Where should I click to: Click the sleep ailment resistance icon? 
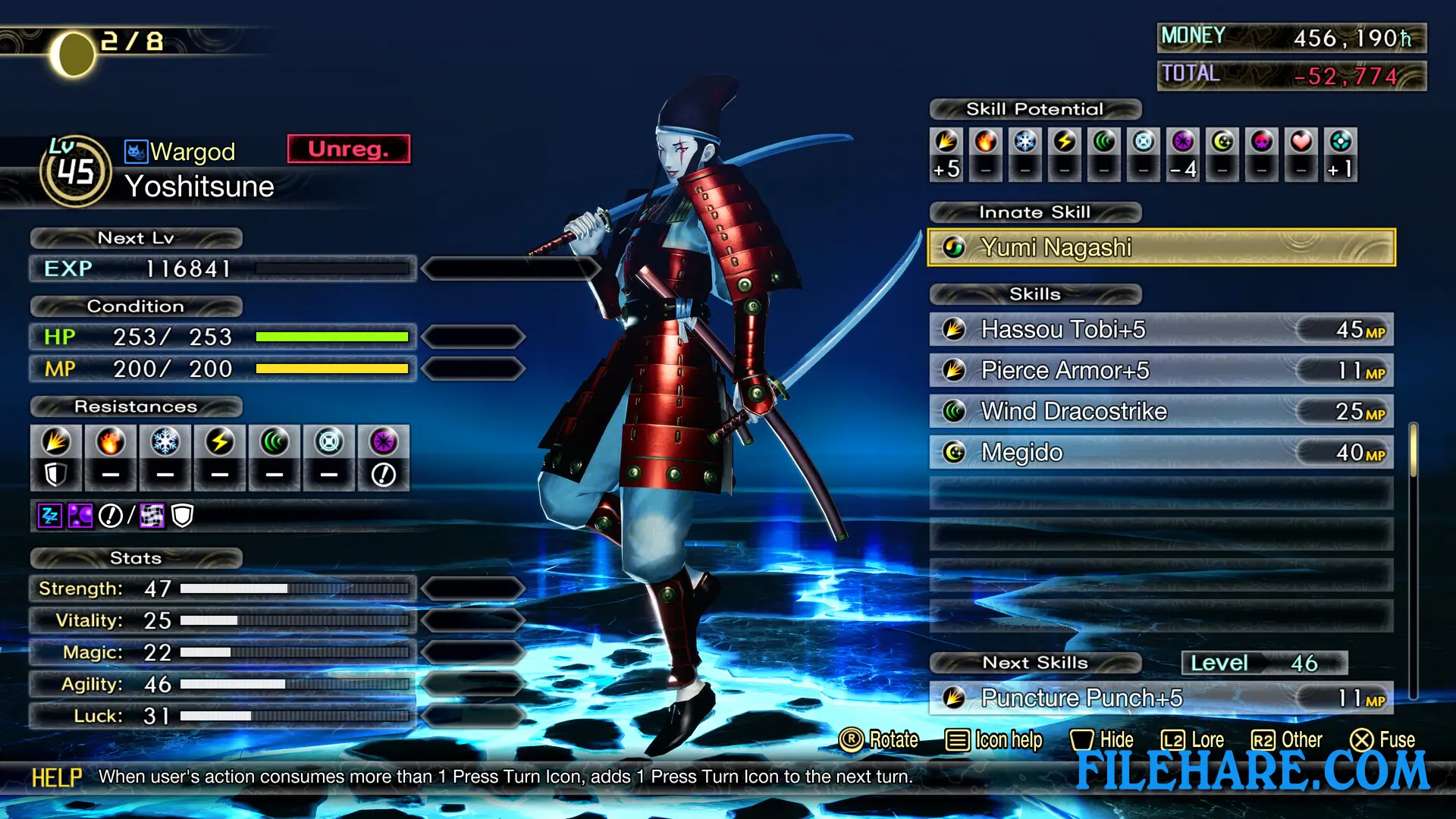49,516
